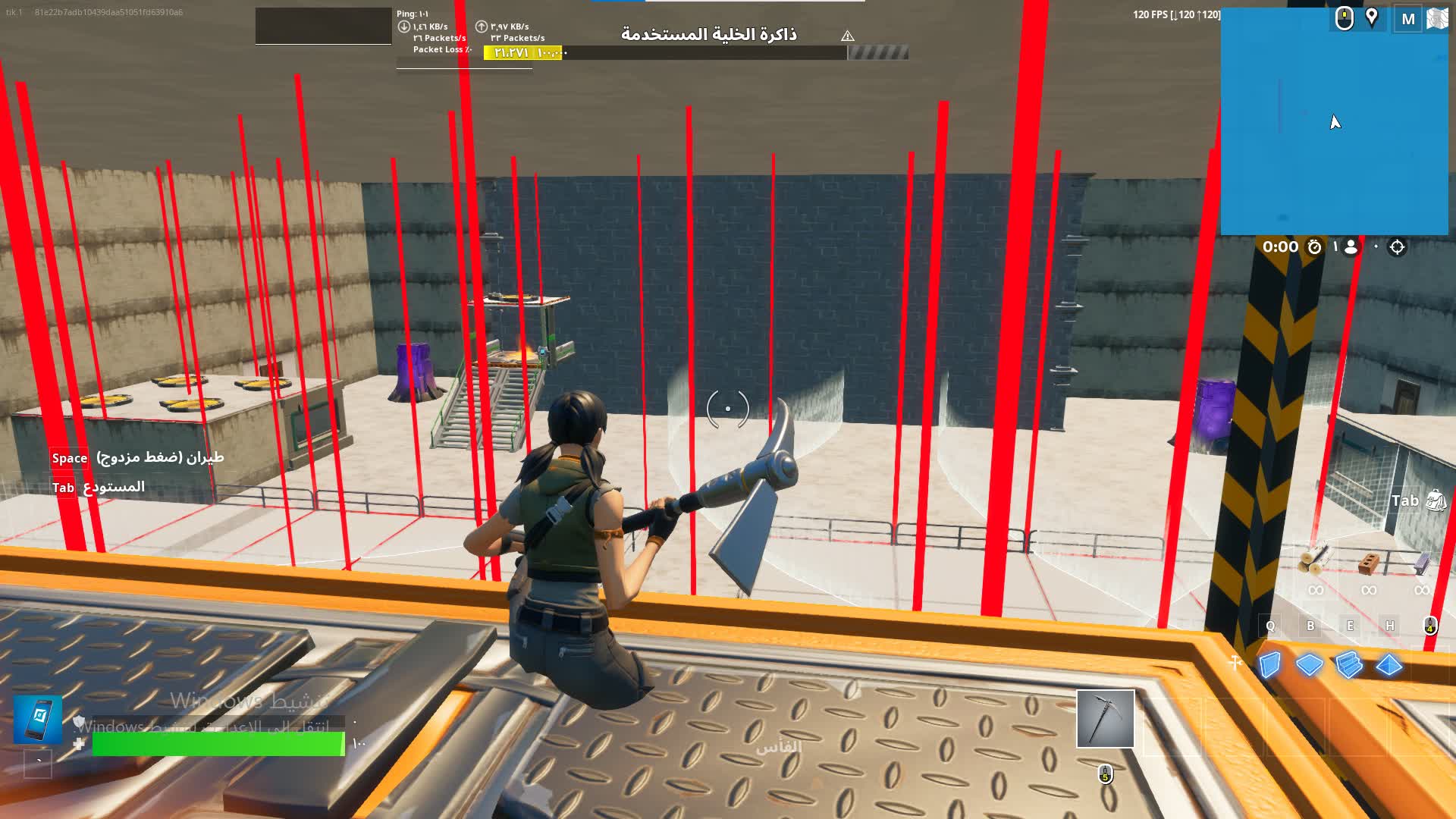The height and width of the screenshot is (819, 1456).
Task: Open the full map with the M button
Action: click(x=1408, y=18)
